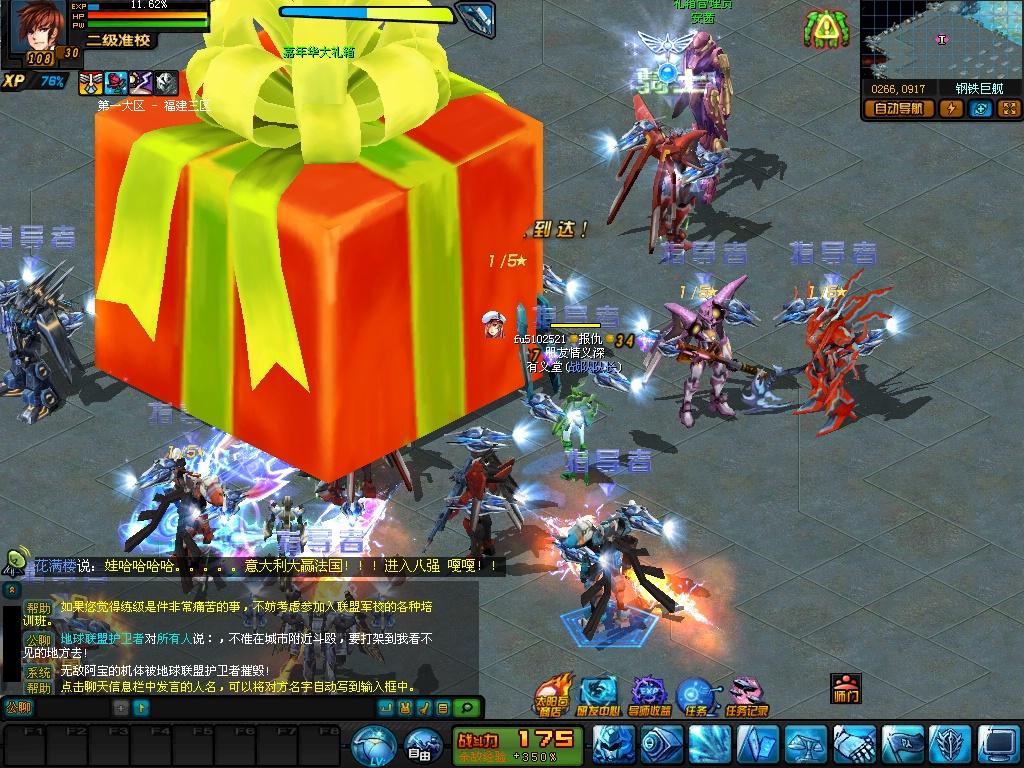The height and width of the screenshot is (768, 1024).
Task: Open the computer monitor system menu icon
Action: (x=998, y=745)
